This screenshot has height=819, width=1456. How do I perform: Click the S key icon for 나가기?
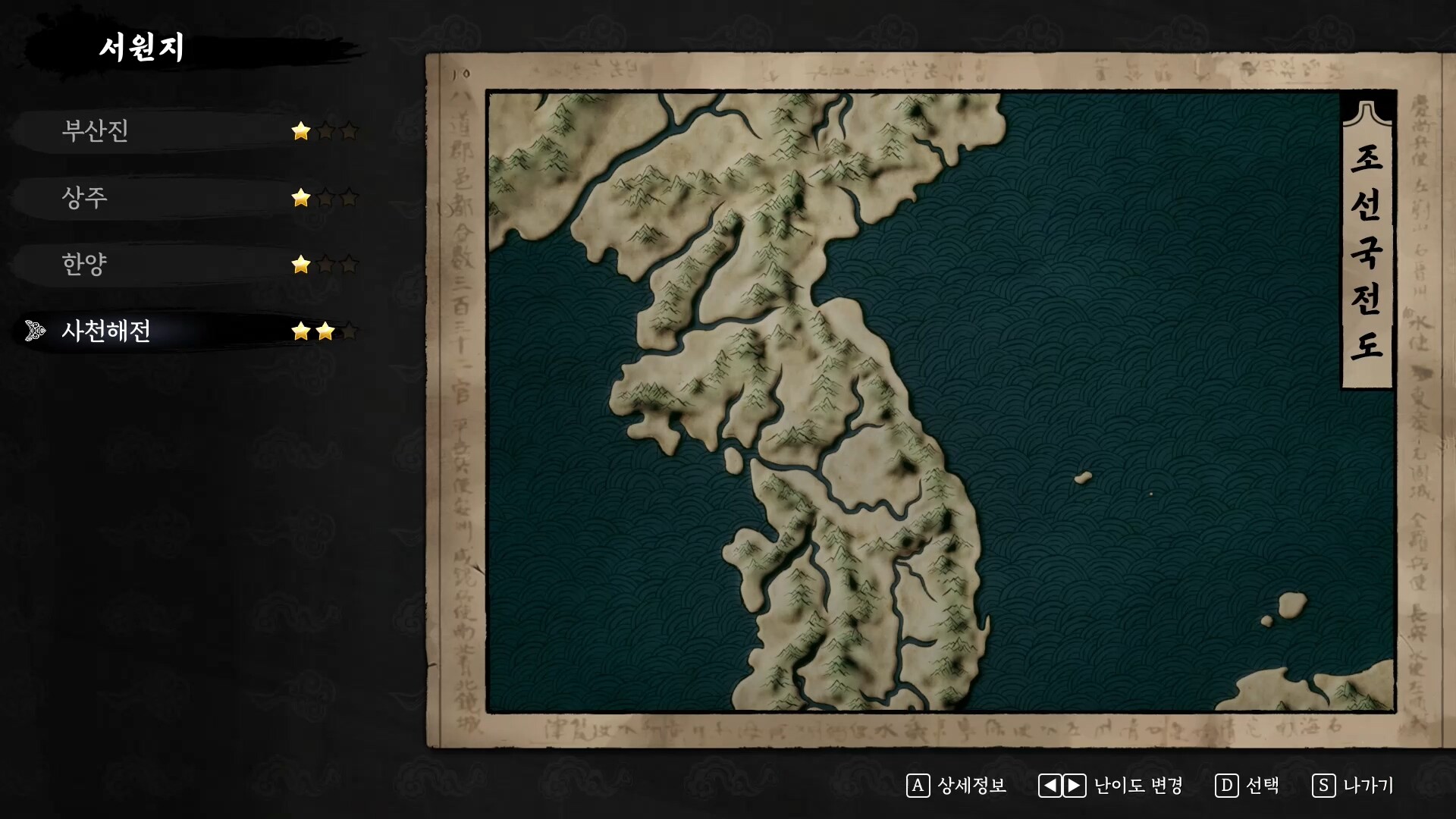[1324, 786]
